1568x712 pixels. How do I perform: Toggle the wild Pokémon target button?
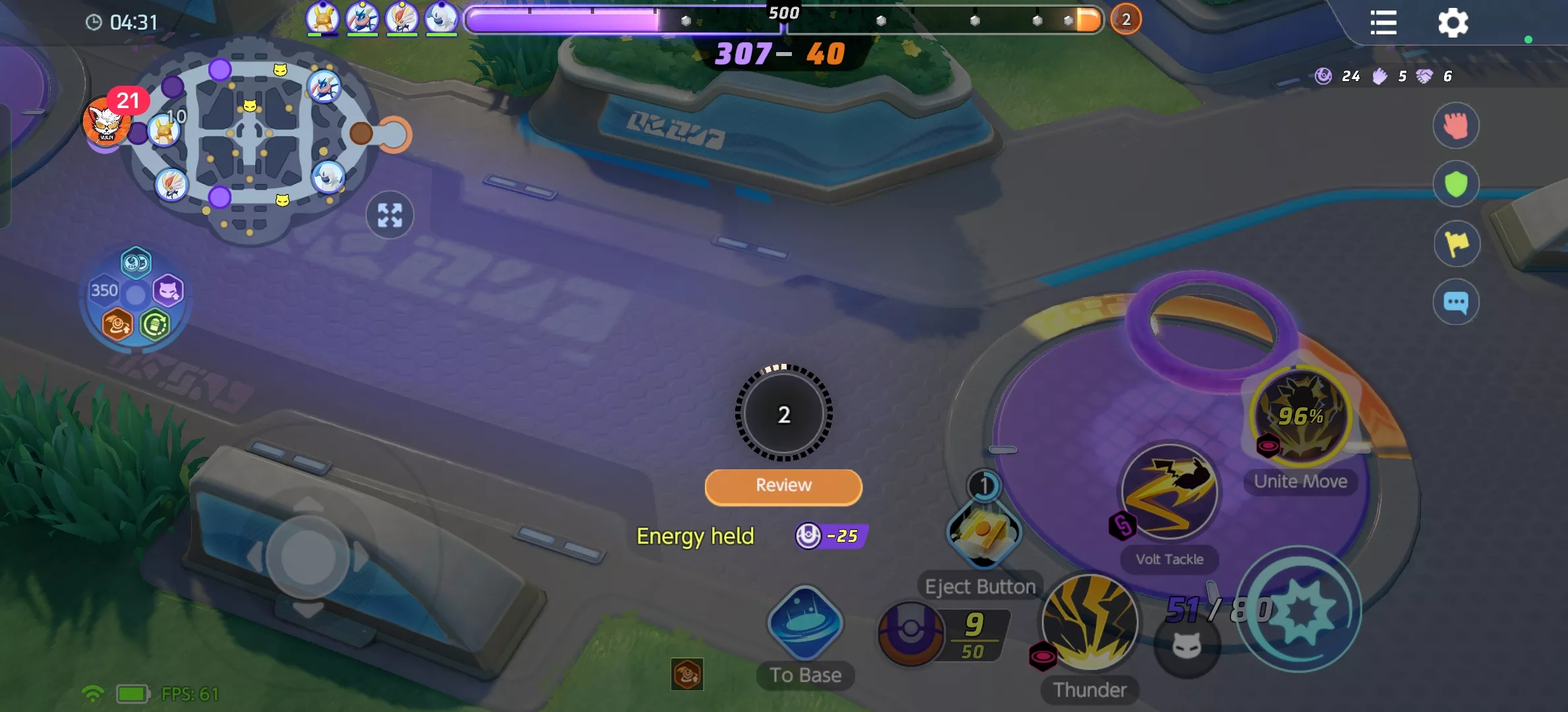tap(1186, 647)
